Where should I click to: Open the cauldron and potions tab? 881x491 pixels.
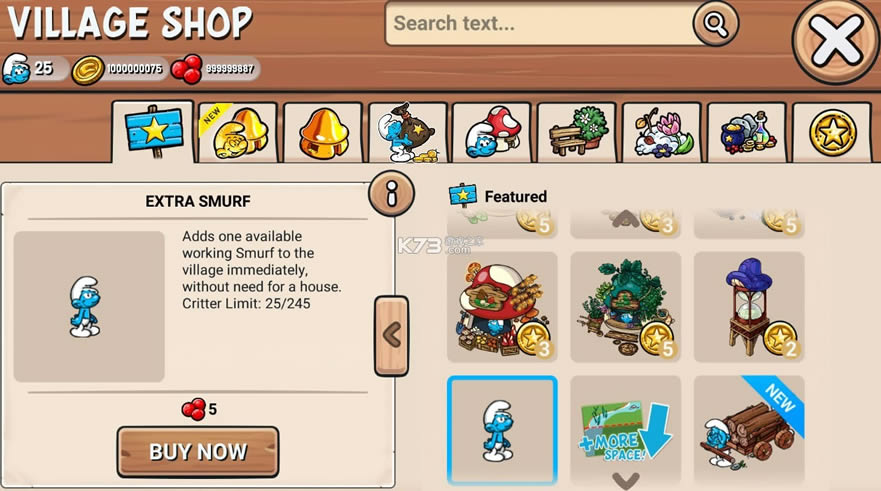click(746, 134)
